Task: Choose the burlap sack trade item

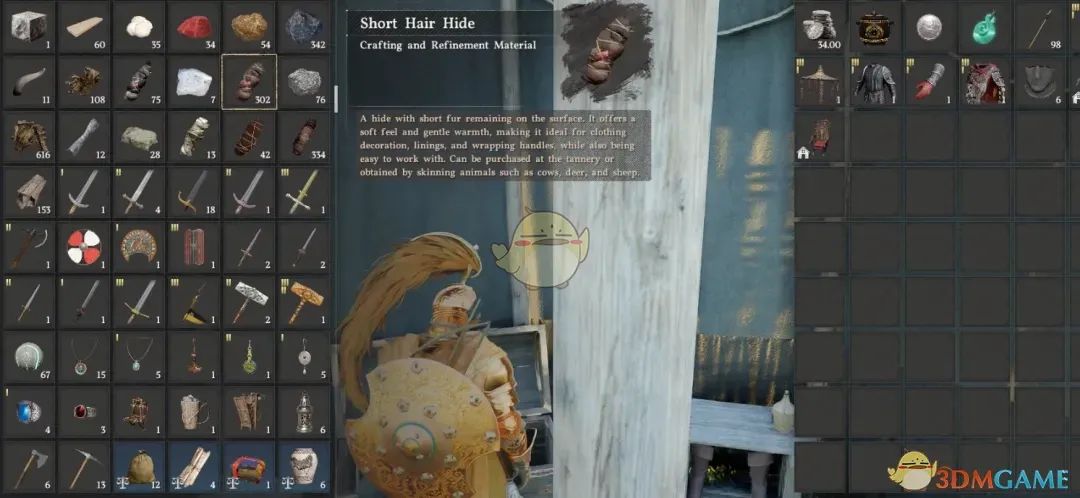Action: [138, 465]
